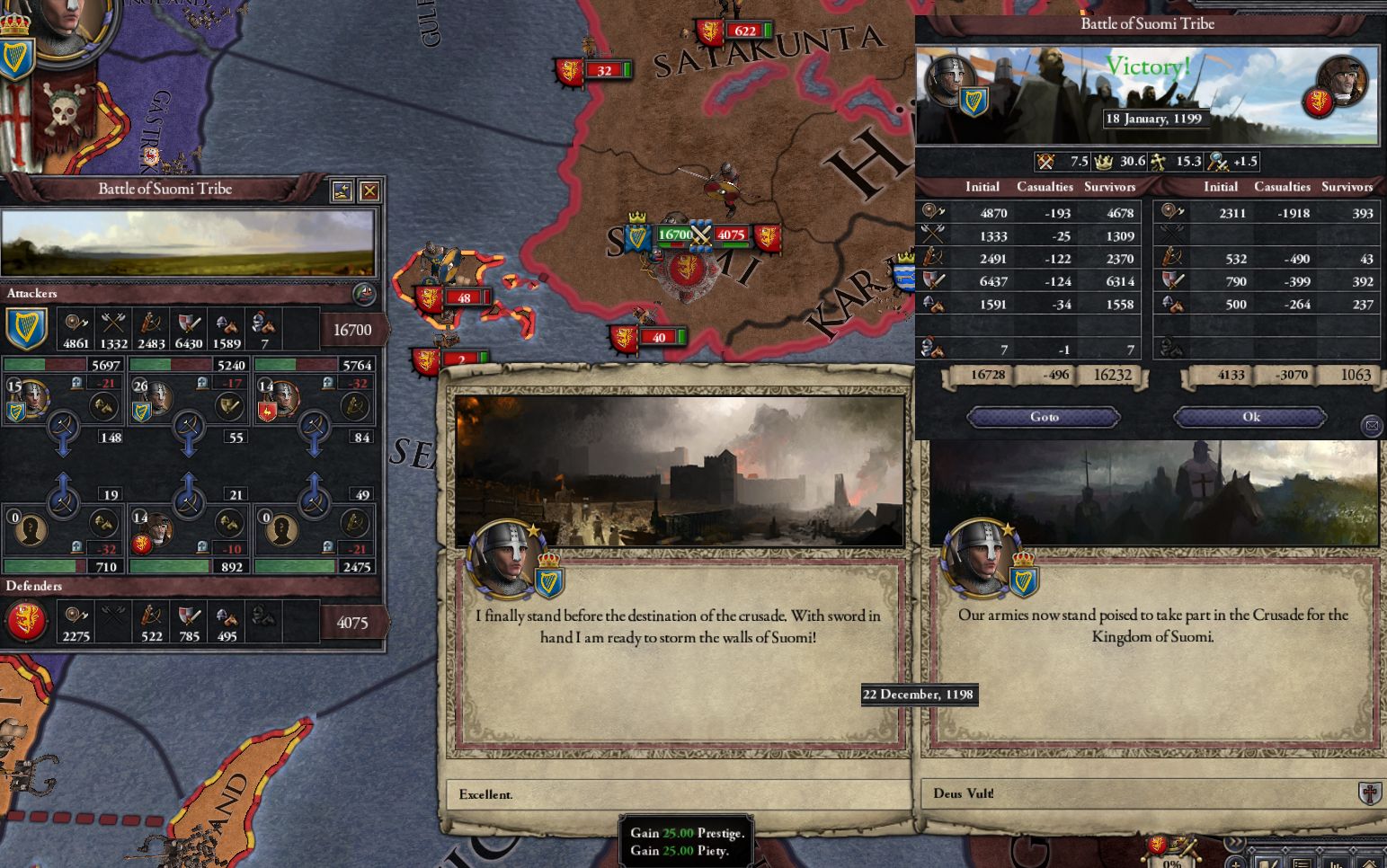Image resolution: width=1387 pixels, height=868 pixels.
Task: Click Goto to jump to the battle
Action: coord(1043,416)
